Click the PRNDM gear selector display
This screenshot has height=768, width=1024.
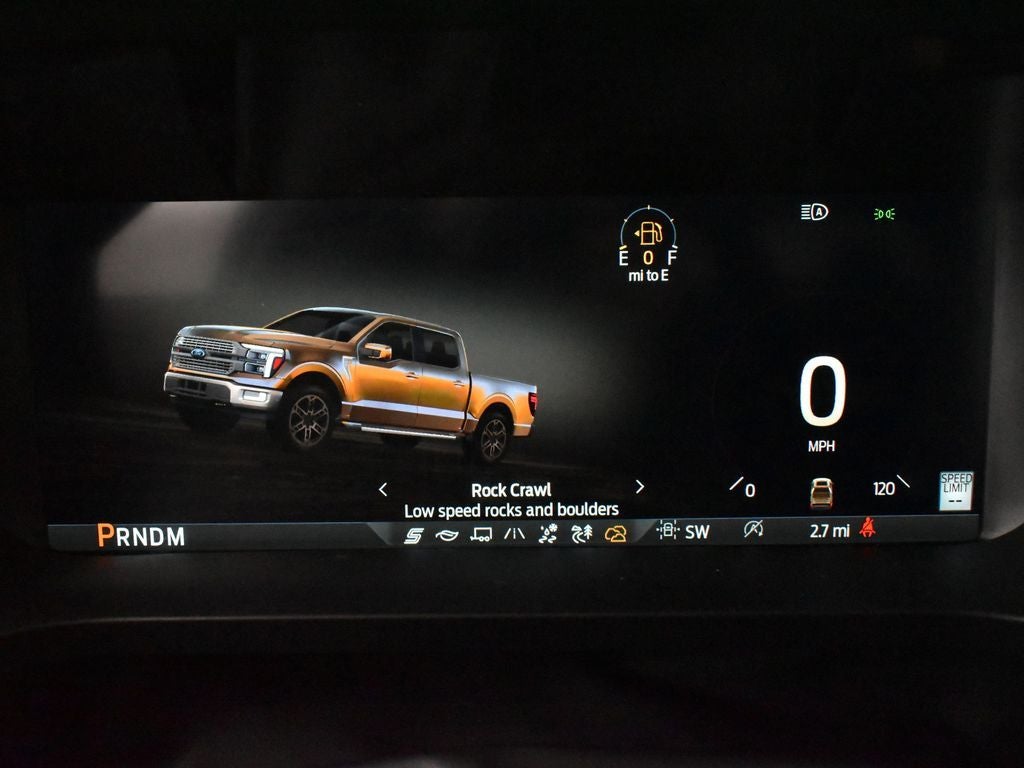point(141,536)
